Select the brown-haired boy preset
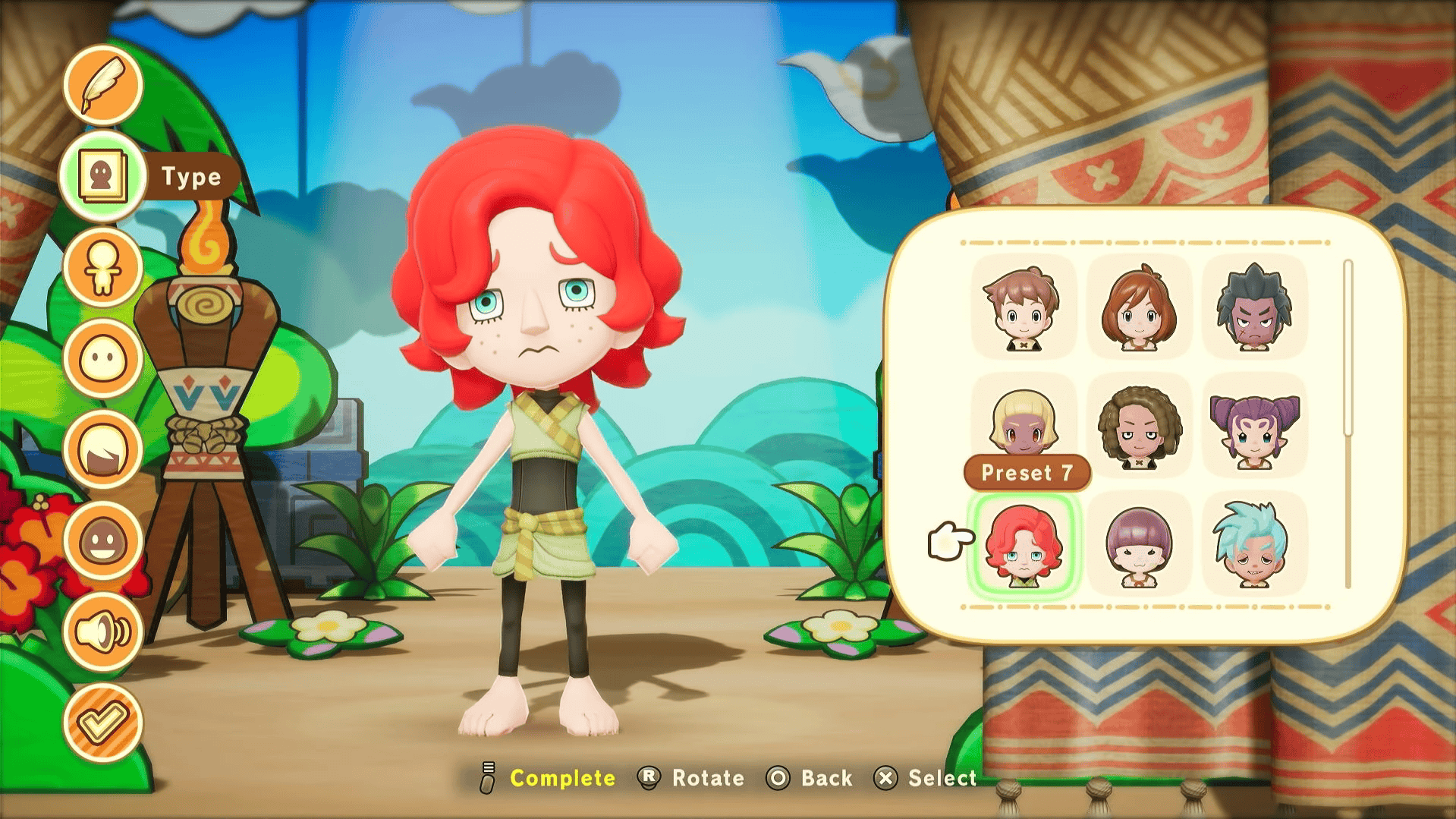This screenshot has height=819, width=1456. point(1024,307)
